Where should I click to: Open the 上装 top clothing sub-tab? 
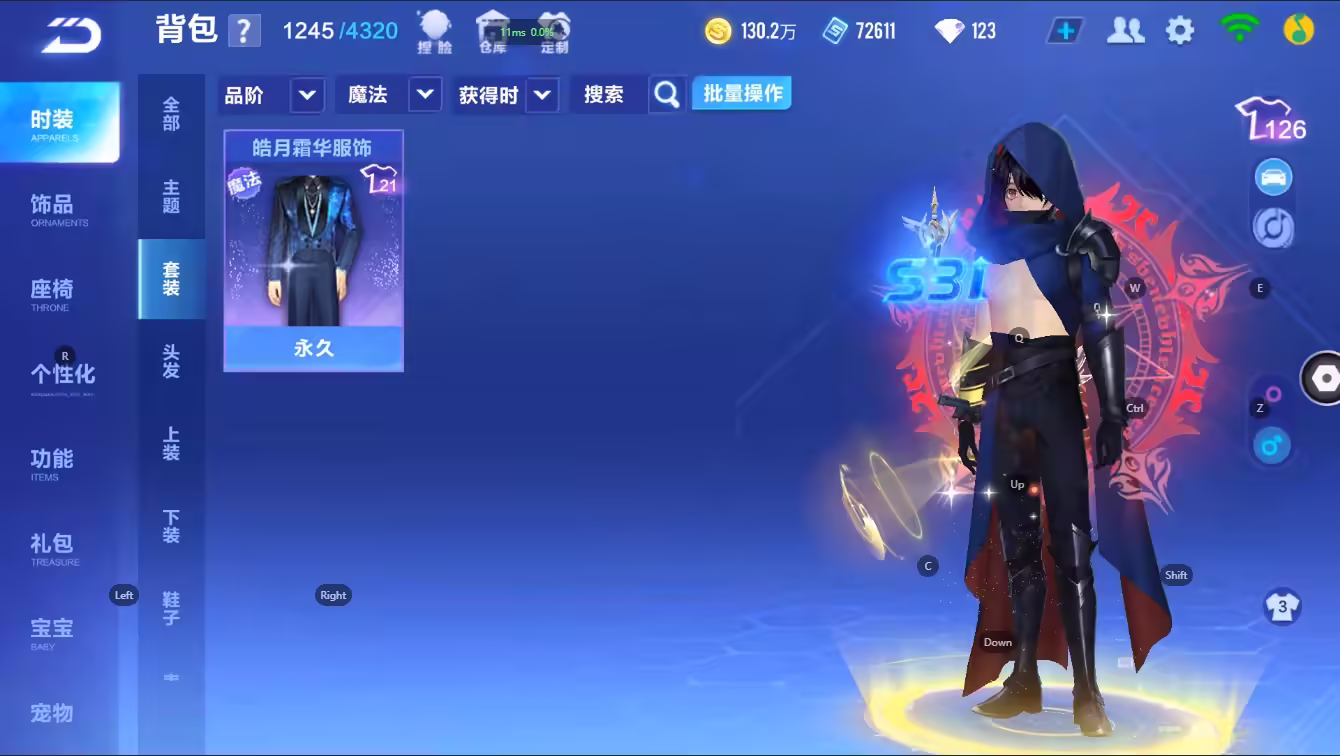coord(171,444)
